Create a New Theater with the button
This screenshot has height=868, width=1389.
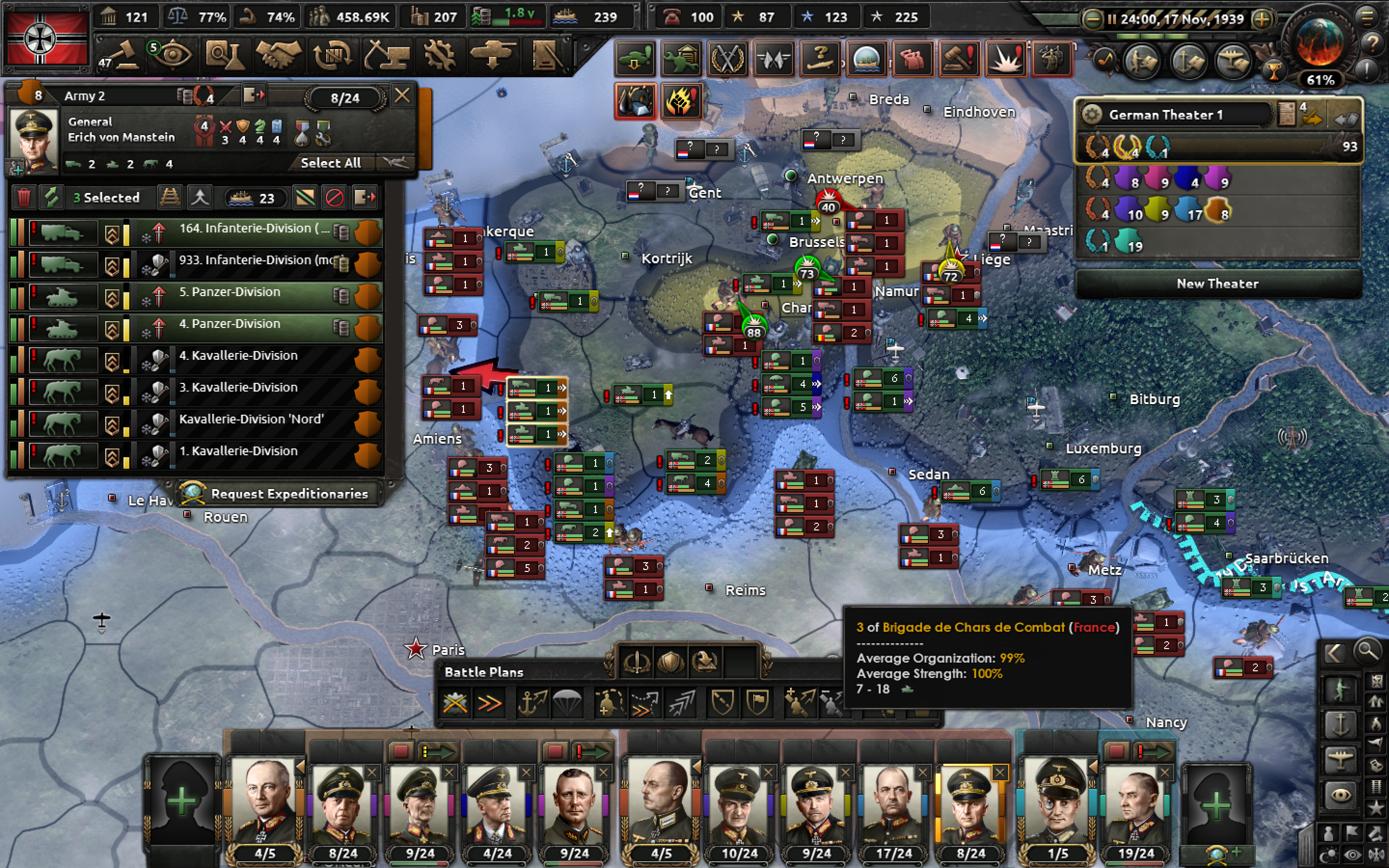[x=1218, y=284]
